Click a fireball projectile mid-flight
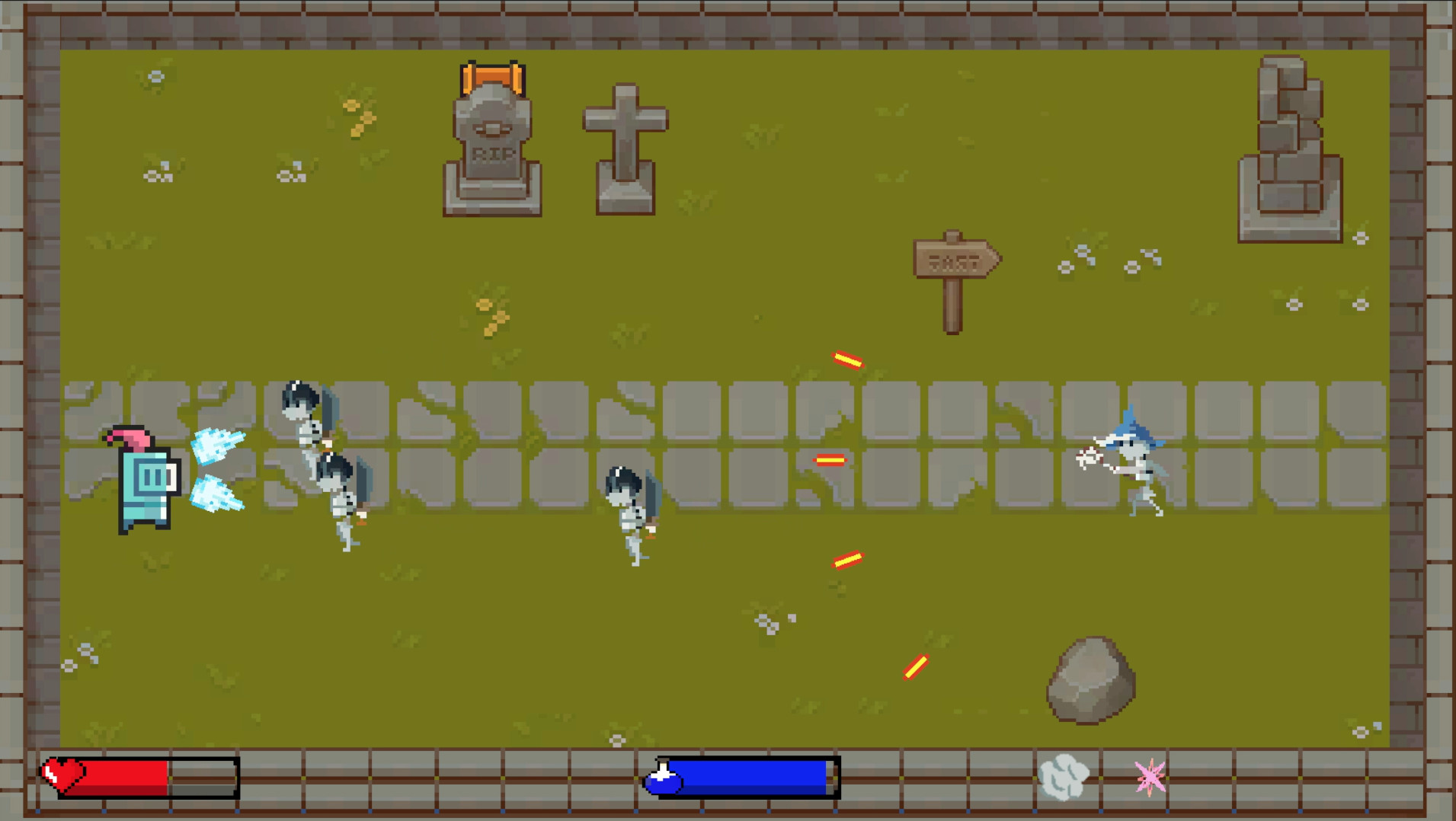Image resolution: width=1456 pixels, height=821 pixels. pos(830,458)
